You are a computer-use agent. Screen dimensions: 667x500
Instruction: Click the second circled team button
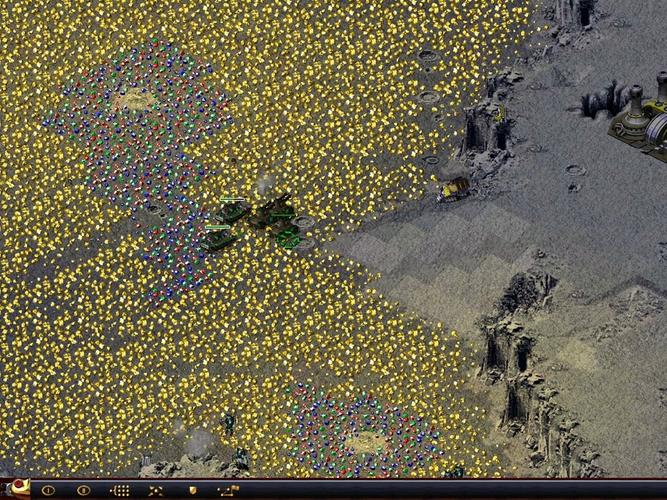click(x=84, y=490)
